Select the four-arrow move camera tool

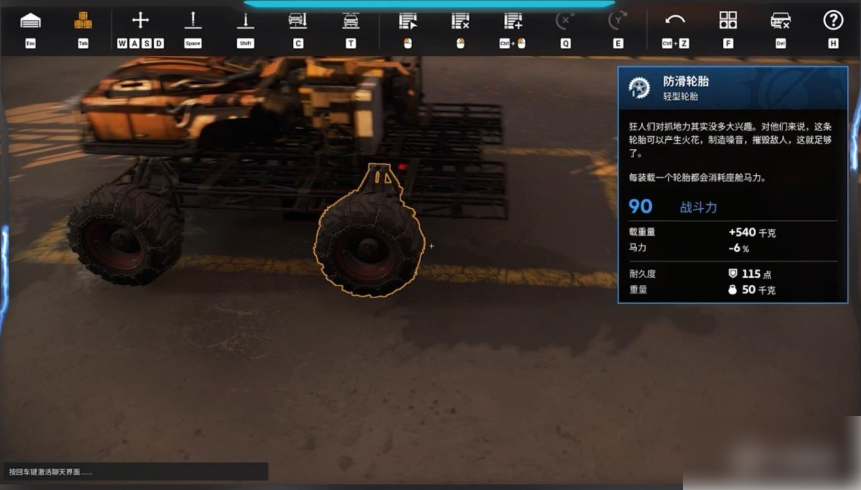tap(140, 21)
